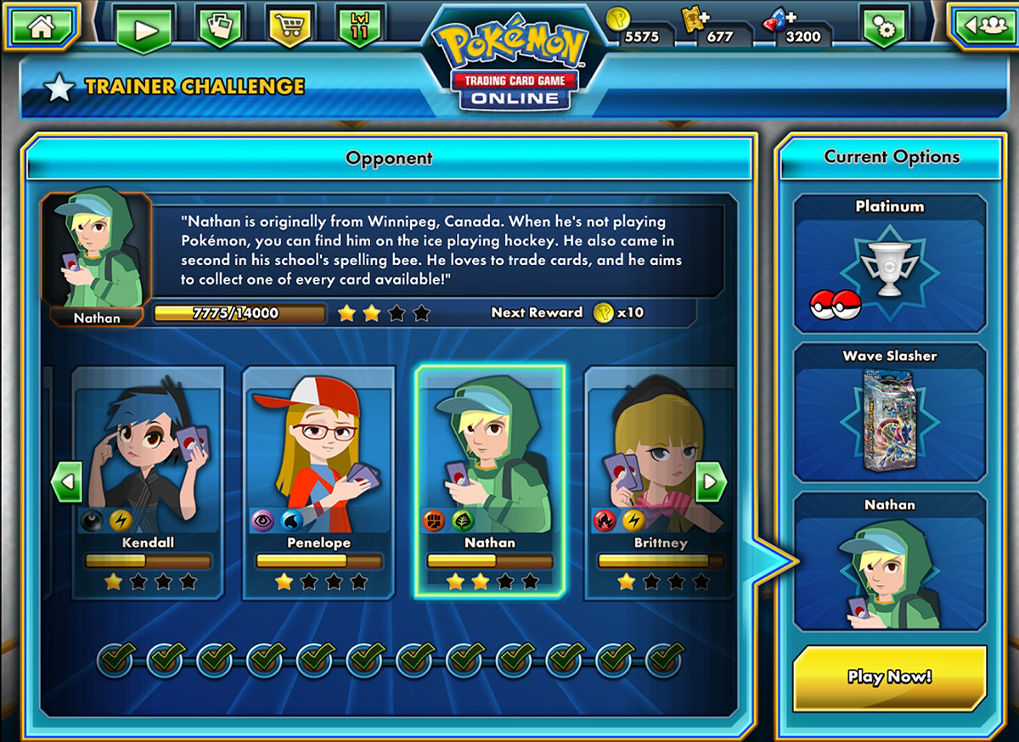Change the Wave Slasher deck option
This screenshot has width=1019, height=742.
[890, 413]
